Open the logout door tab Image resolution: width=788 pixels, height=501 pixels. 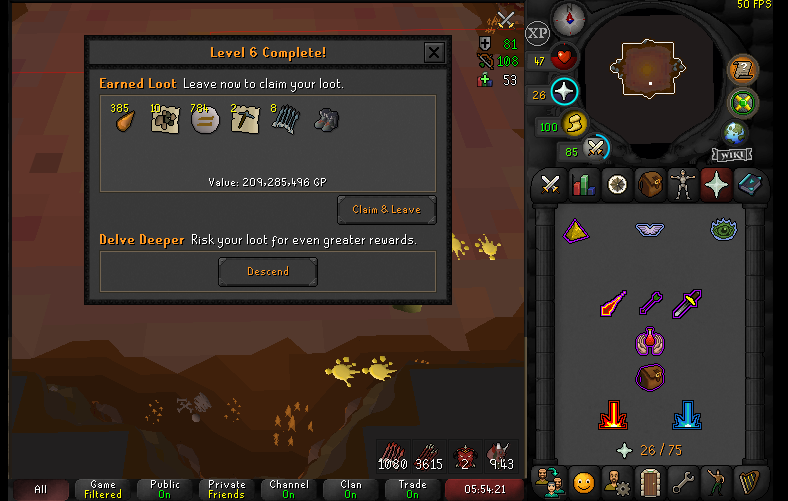[650, 482]
